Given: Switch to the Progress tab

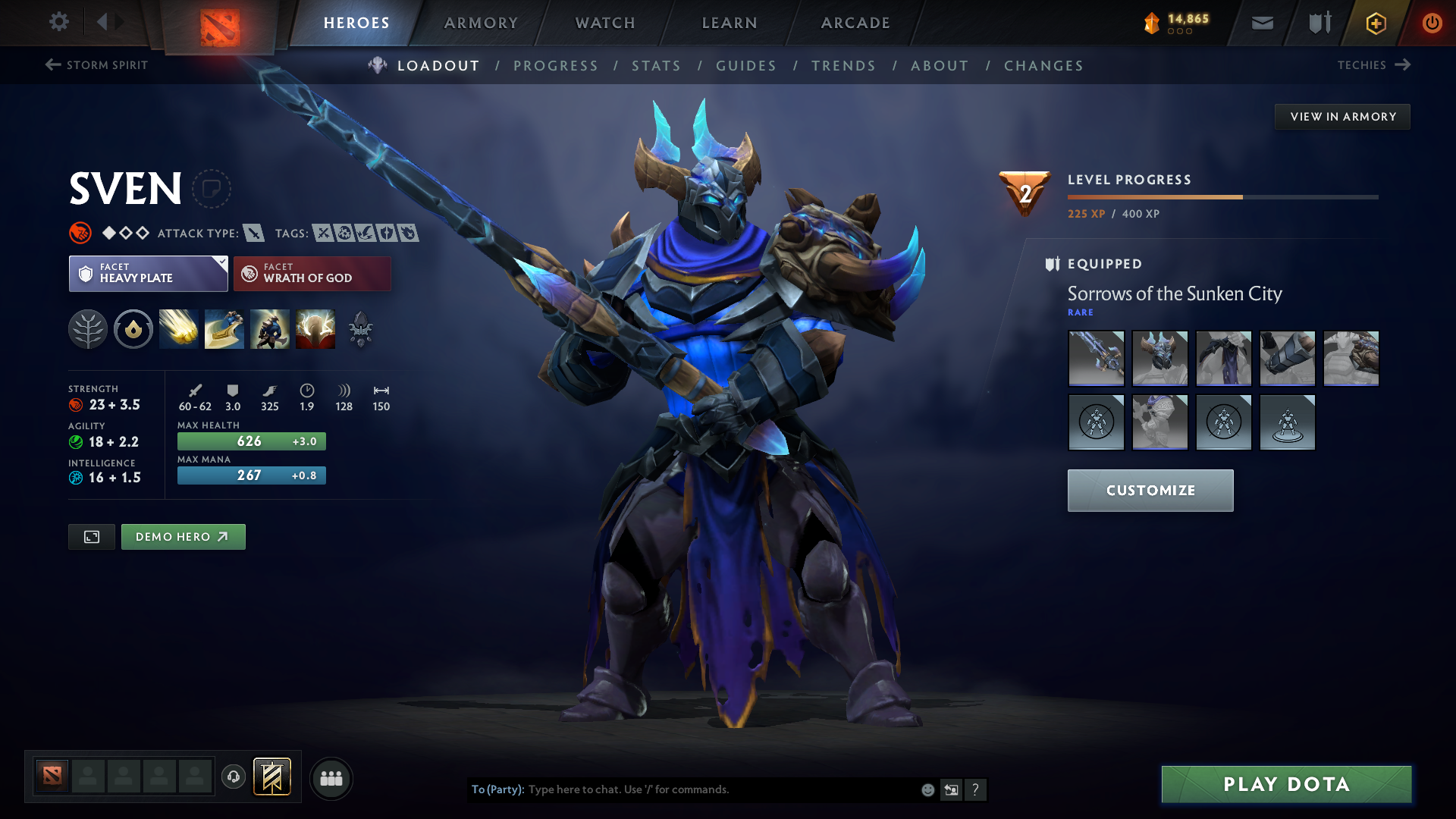Looking at the screenshot, I should point(556,66).
